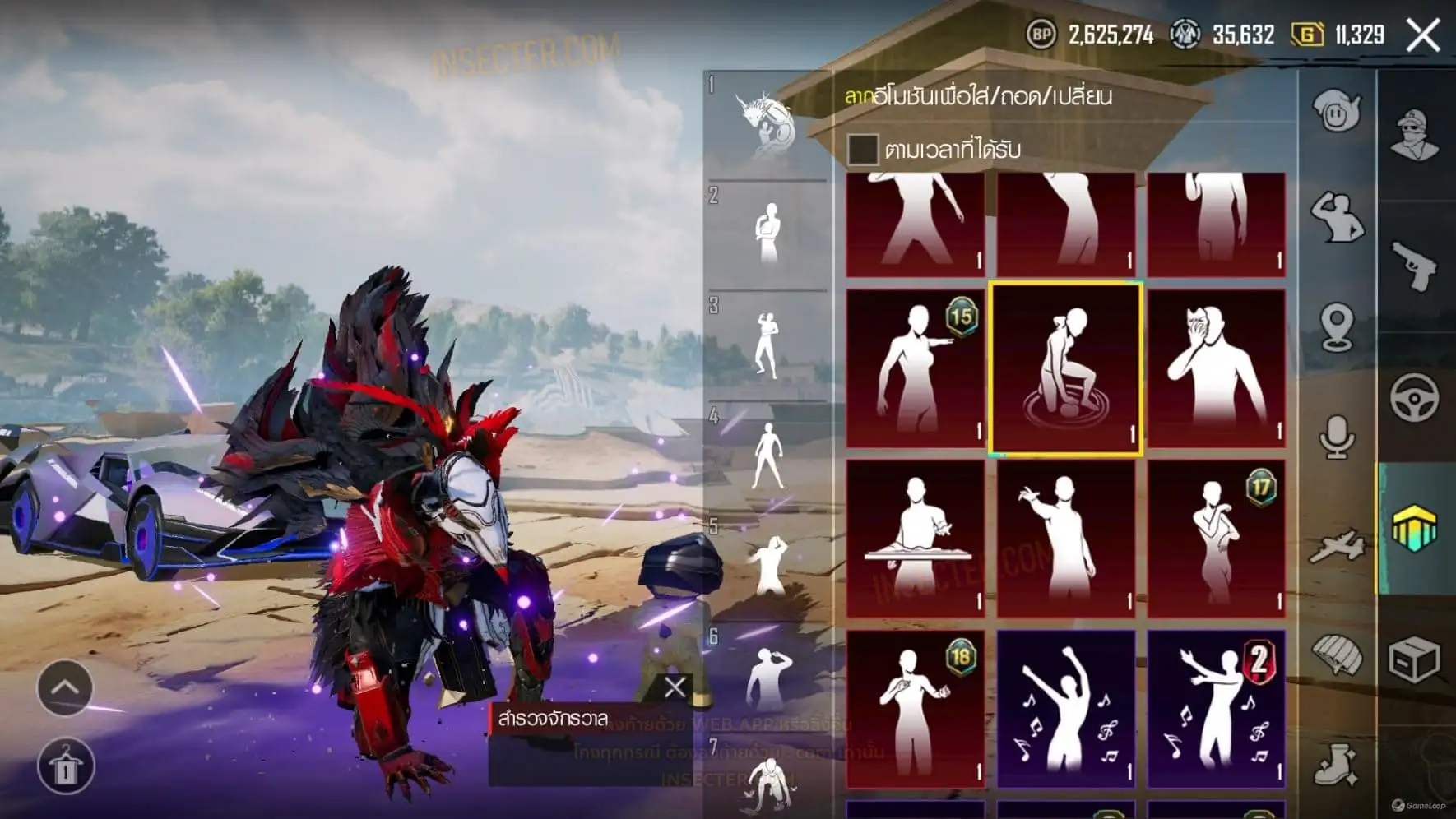Open the wardrobe hanger trash button
This screenshot has width=1456, height=819.
coord(65,766)
